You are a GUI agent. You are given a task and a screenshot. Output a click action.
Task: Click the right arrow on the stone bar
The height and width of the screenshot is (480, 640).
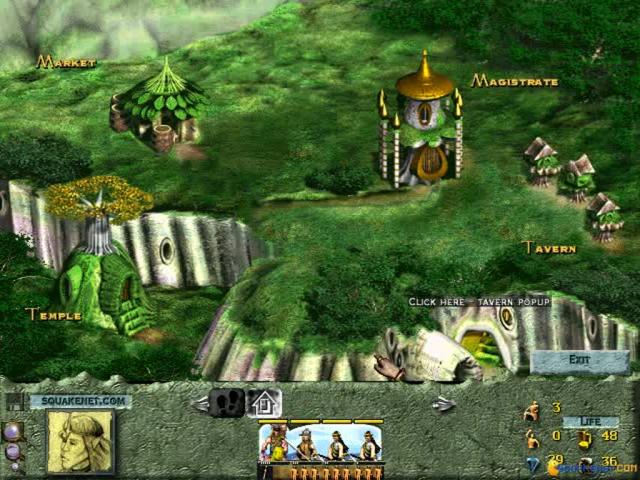pos(444,404)
